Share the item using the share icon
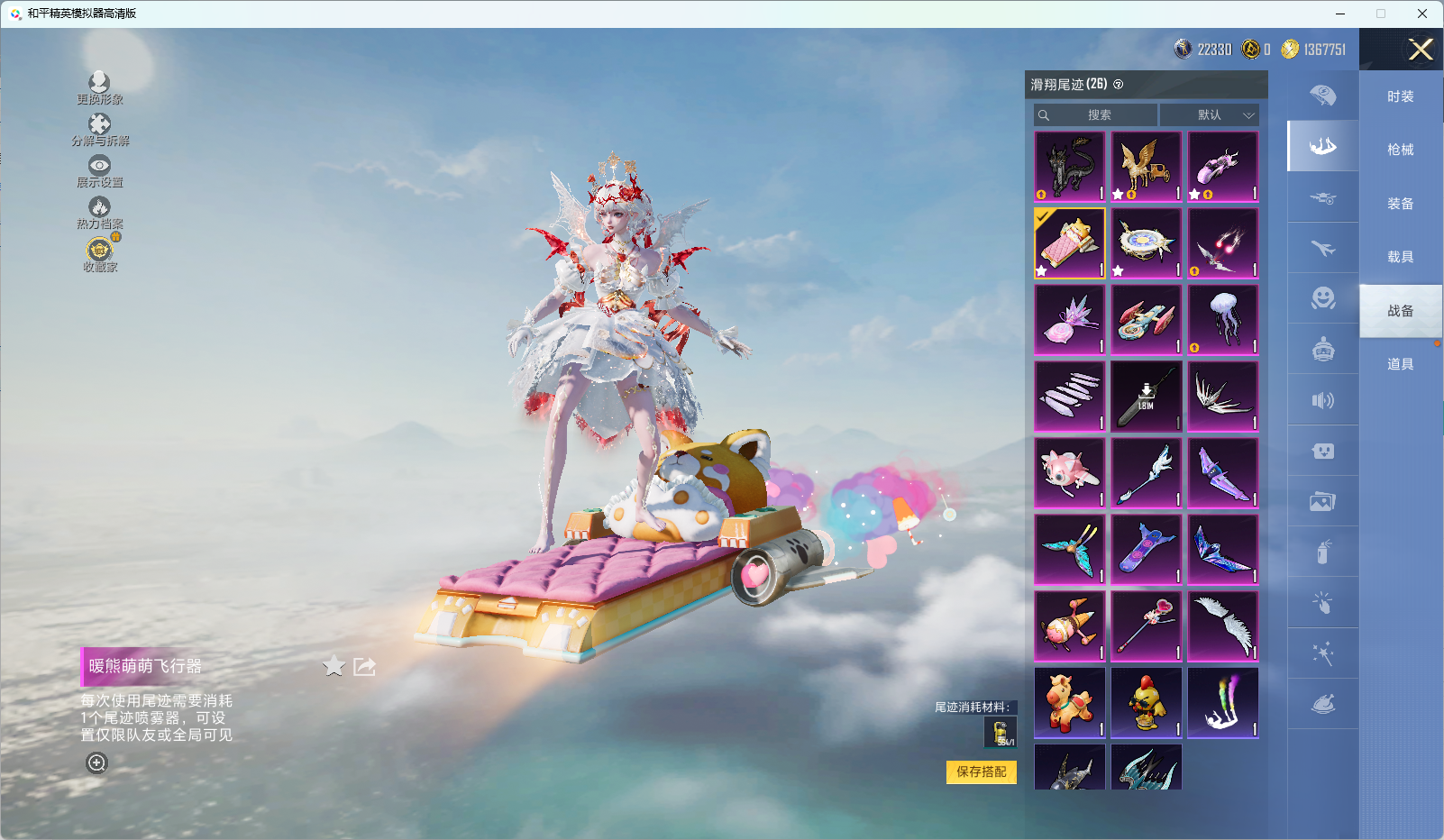The height and width of the screenshot is (840, 1444). (x=364, y=666)
